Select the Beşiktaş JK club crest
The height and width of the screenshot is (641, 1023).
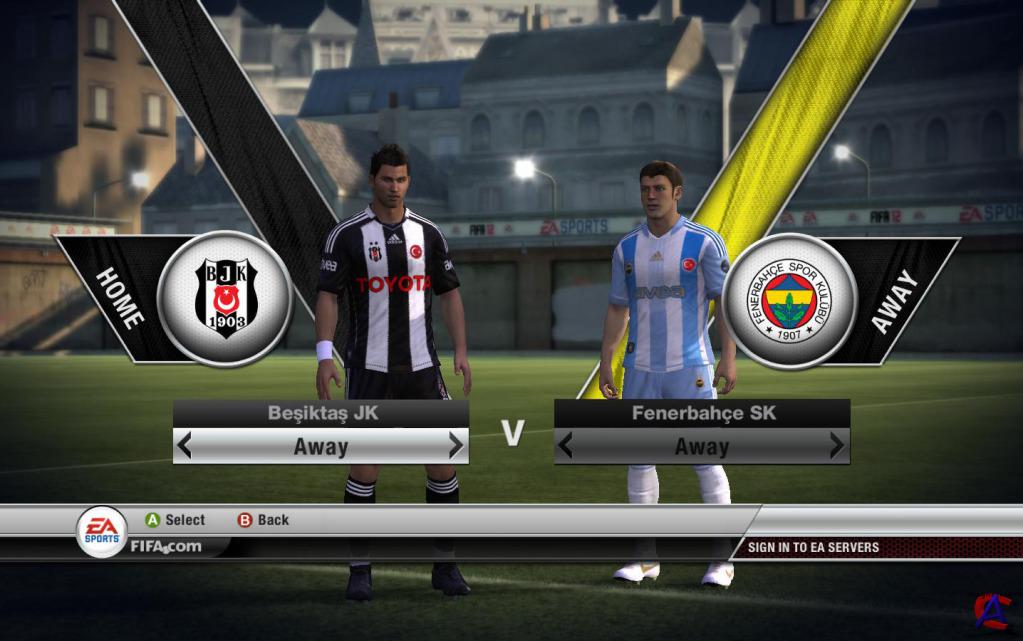pos(224,298)
